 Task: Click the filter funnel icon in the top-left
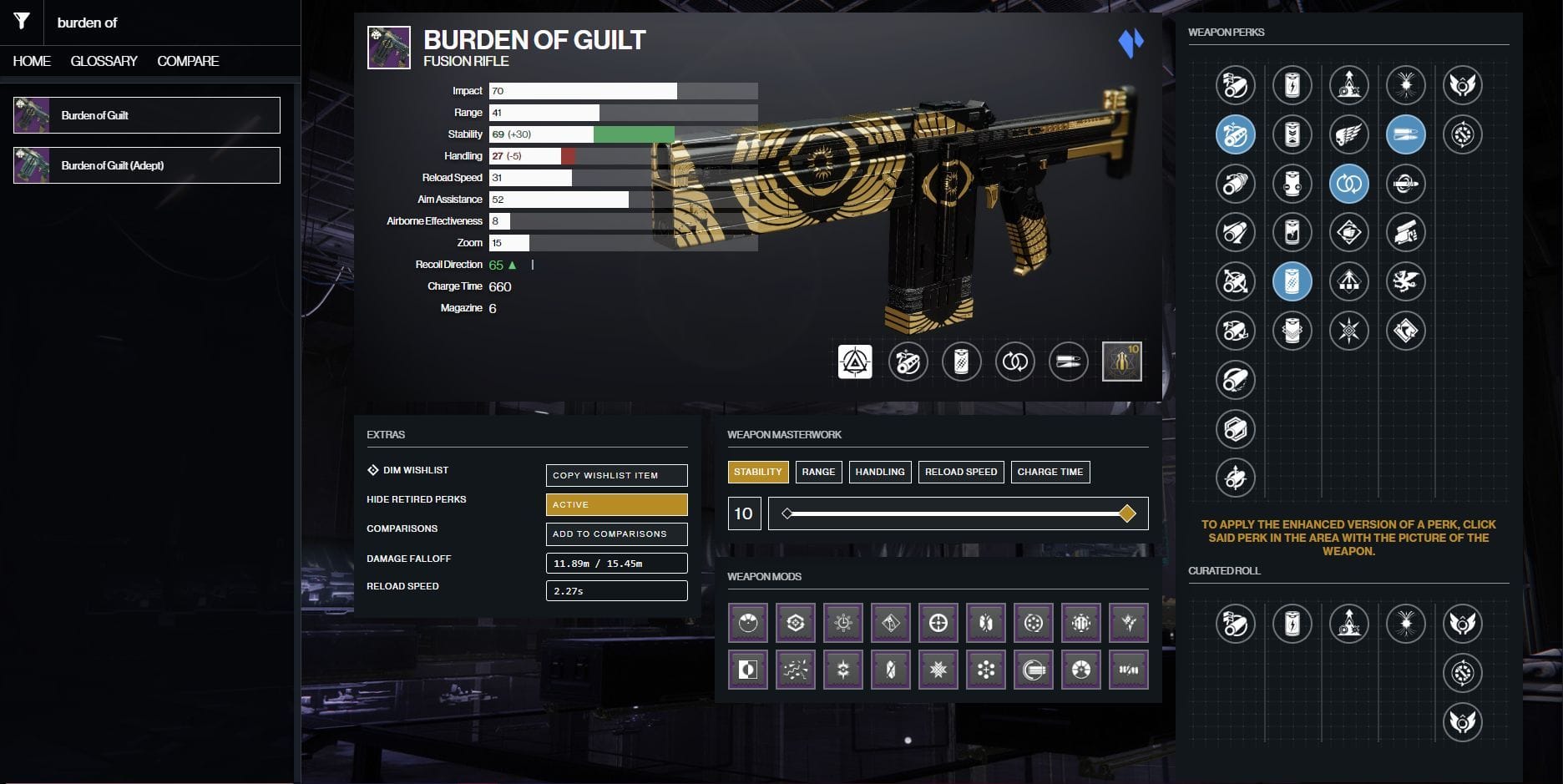[x=23, y=23]
